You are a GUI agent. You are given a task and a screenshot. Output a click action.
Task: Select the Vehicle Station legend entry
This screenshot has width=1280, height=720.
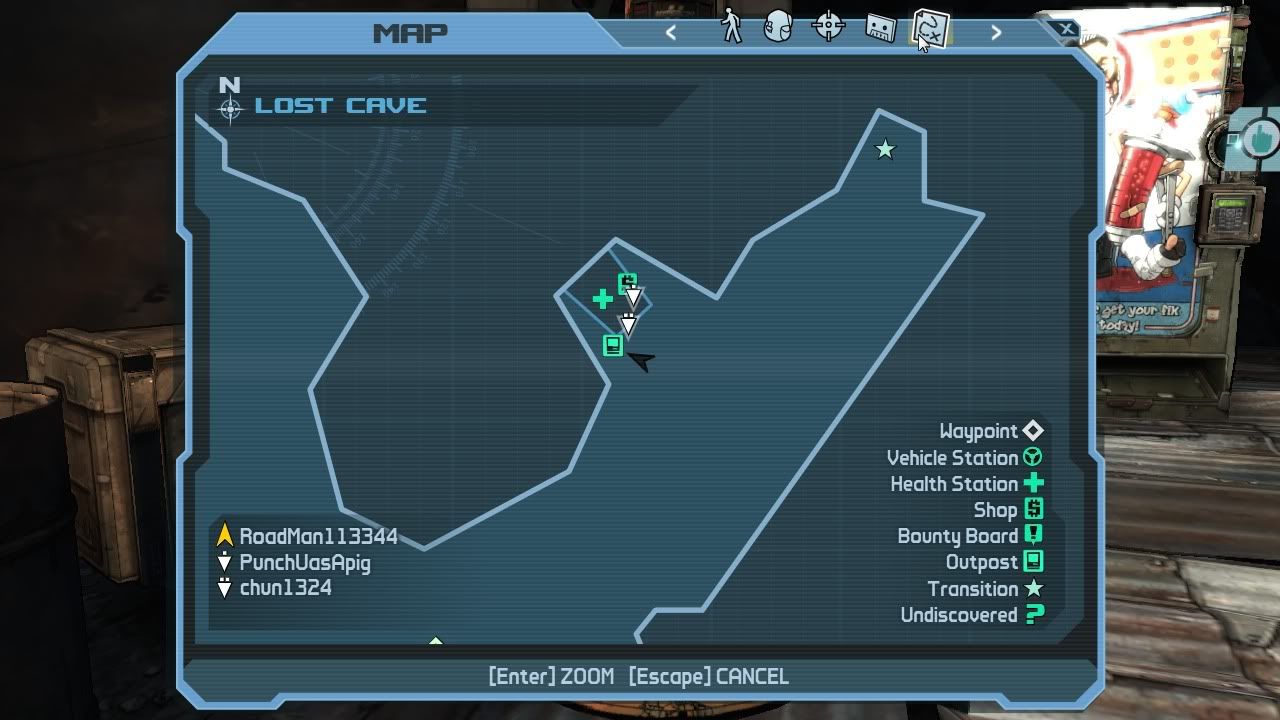tap(964, 458)
